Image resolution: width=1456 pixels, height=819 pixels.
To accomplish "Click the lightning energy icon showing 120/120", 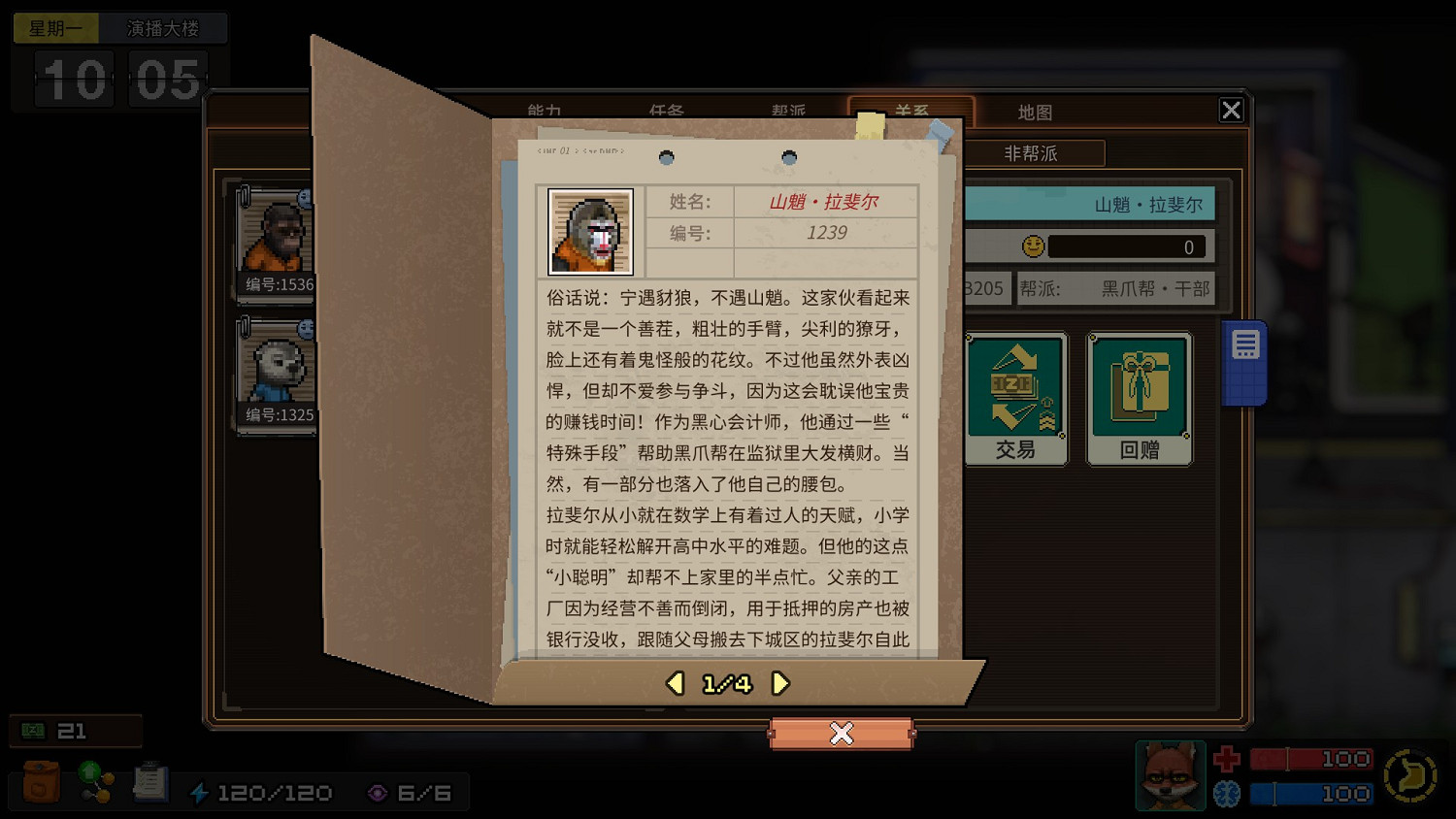I will [x=201, y=792].
